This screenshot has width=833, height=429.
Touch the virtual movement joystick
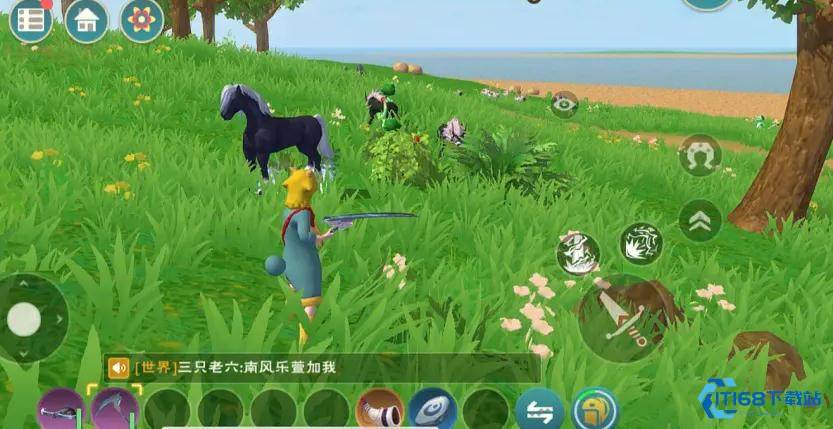pyautogui.click(x=25, y=319)
